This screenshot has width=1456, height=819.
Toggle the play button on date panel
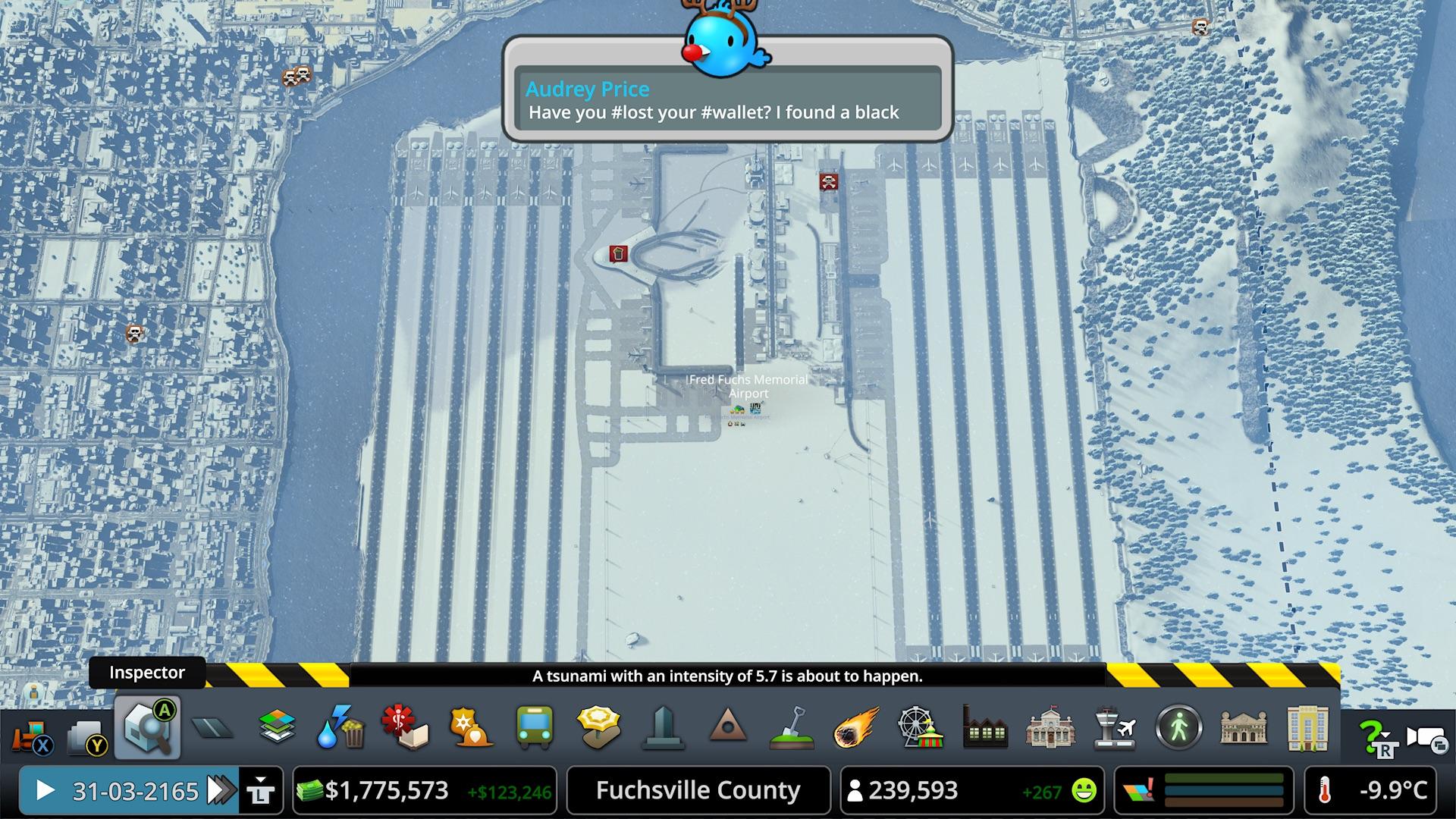tap(45, 791)
